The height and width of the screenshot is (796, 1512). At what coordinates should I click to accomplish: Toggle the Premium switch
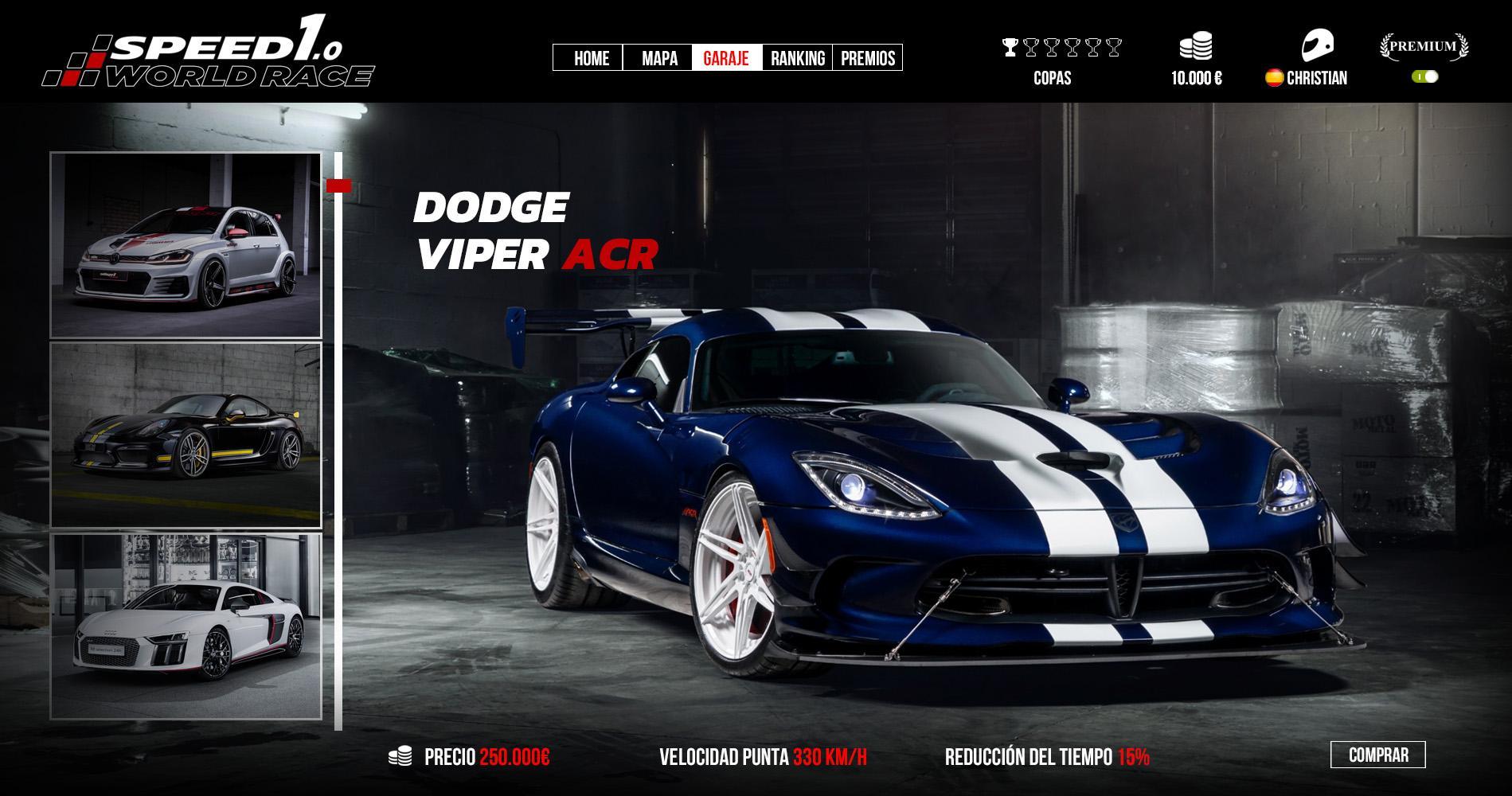(1425, 77)
